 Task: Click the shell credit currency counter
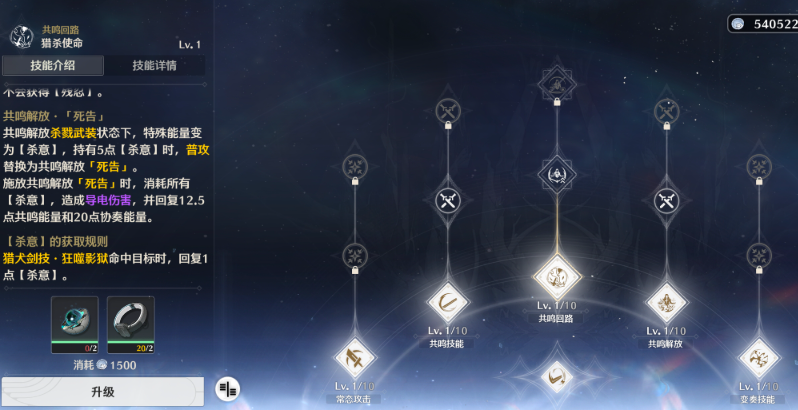click(762, 23)
